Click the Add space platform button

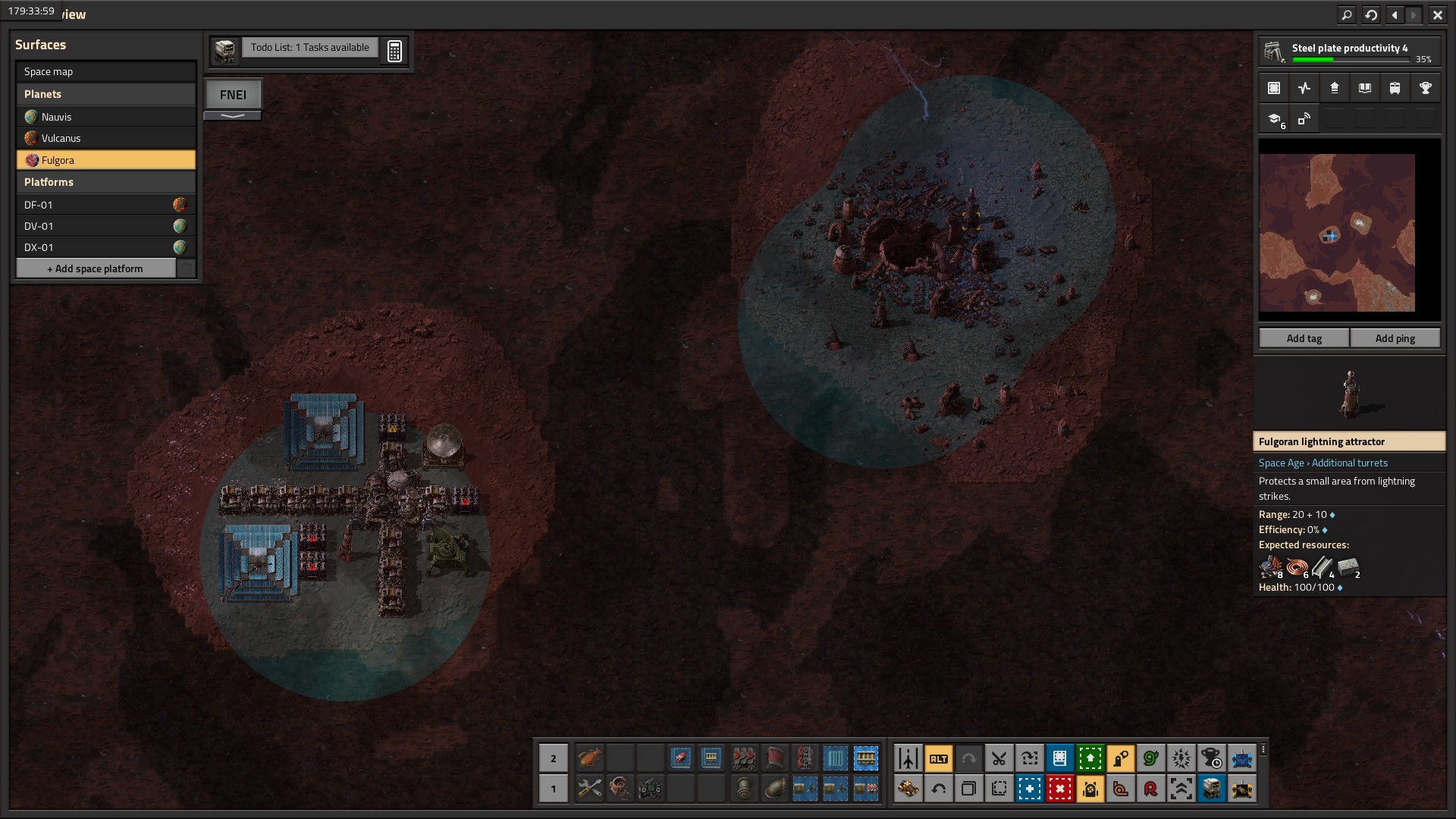point(96,268)
